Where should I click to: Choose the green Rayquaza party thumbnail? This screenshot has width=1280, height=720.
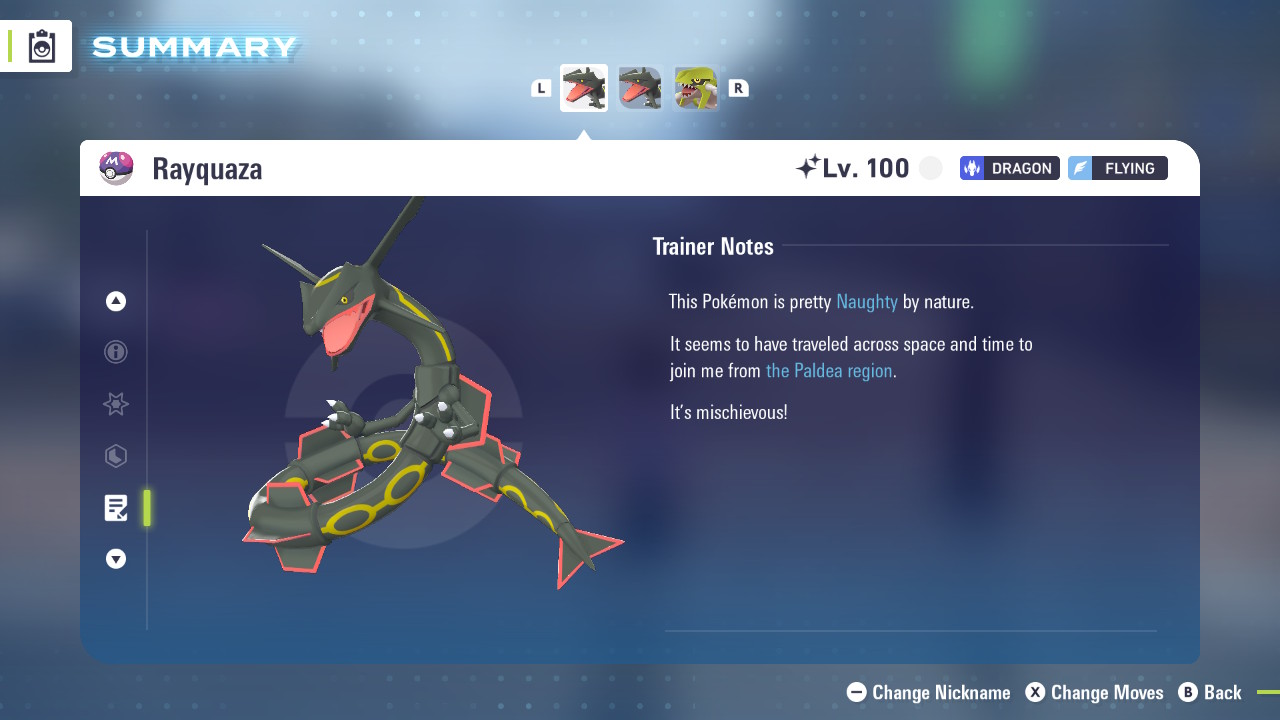point(696,88)
